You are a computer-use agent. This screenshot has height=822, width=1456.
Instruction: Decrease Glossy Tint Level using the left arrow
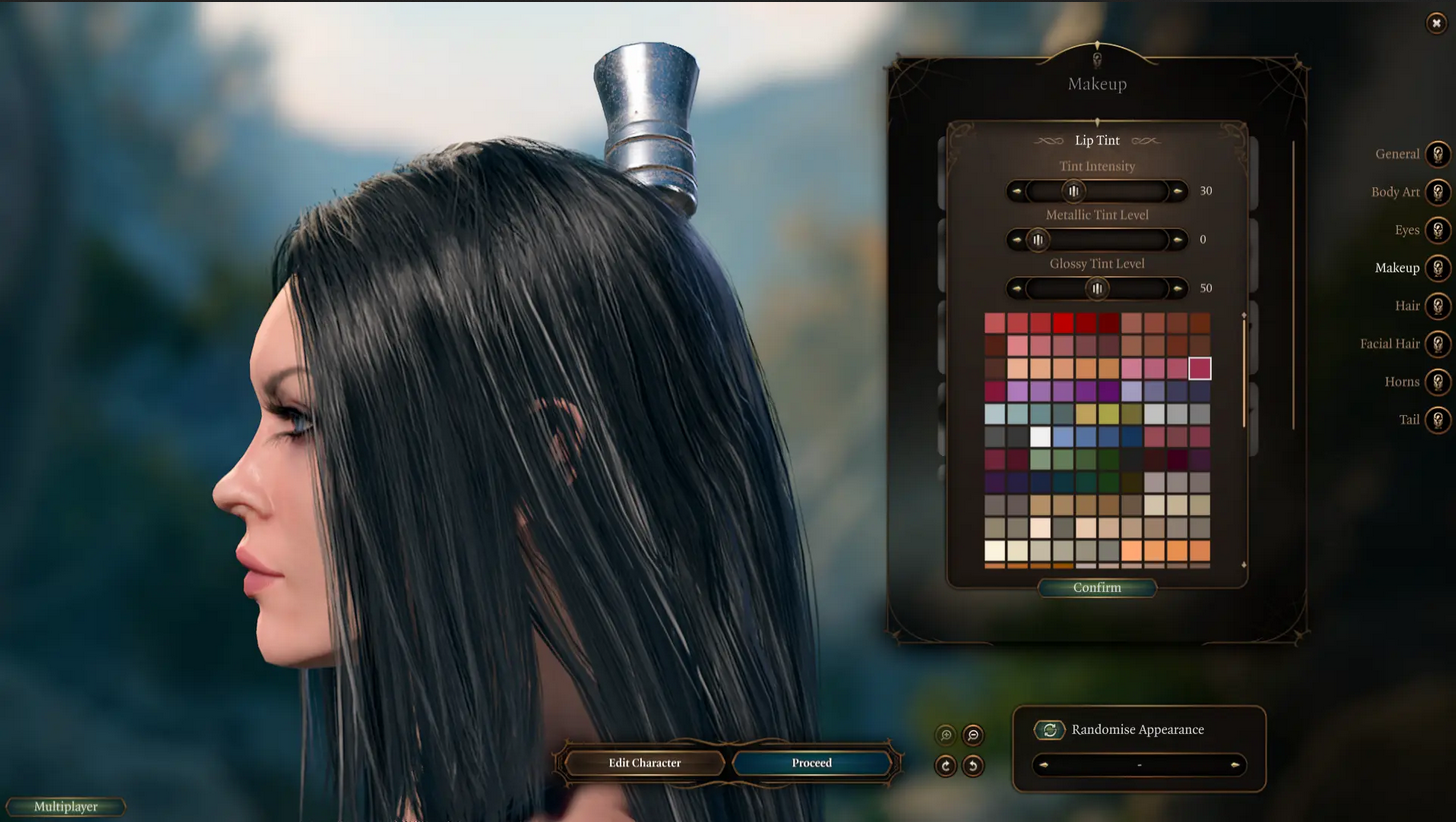(x=1014, y=288)
